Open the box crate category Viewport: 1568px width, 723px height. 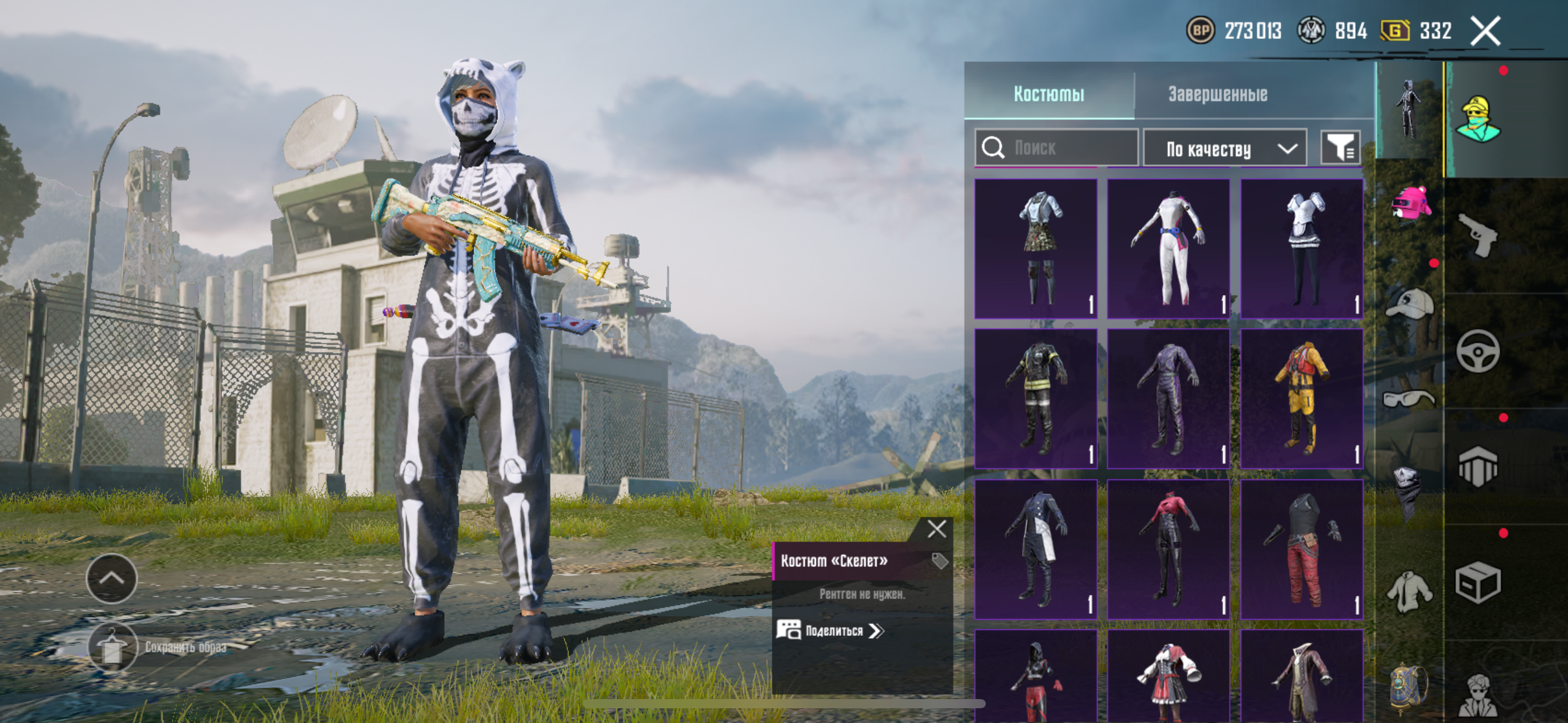1478,583
